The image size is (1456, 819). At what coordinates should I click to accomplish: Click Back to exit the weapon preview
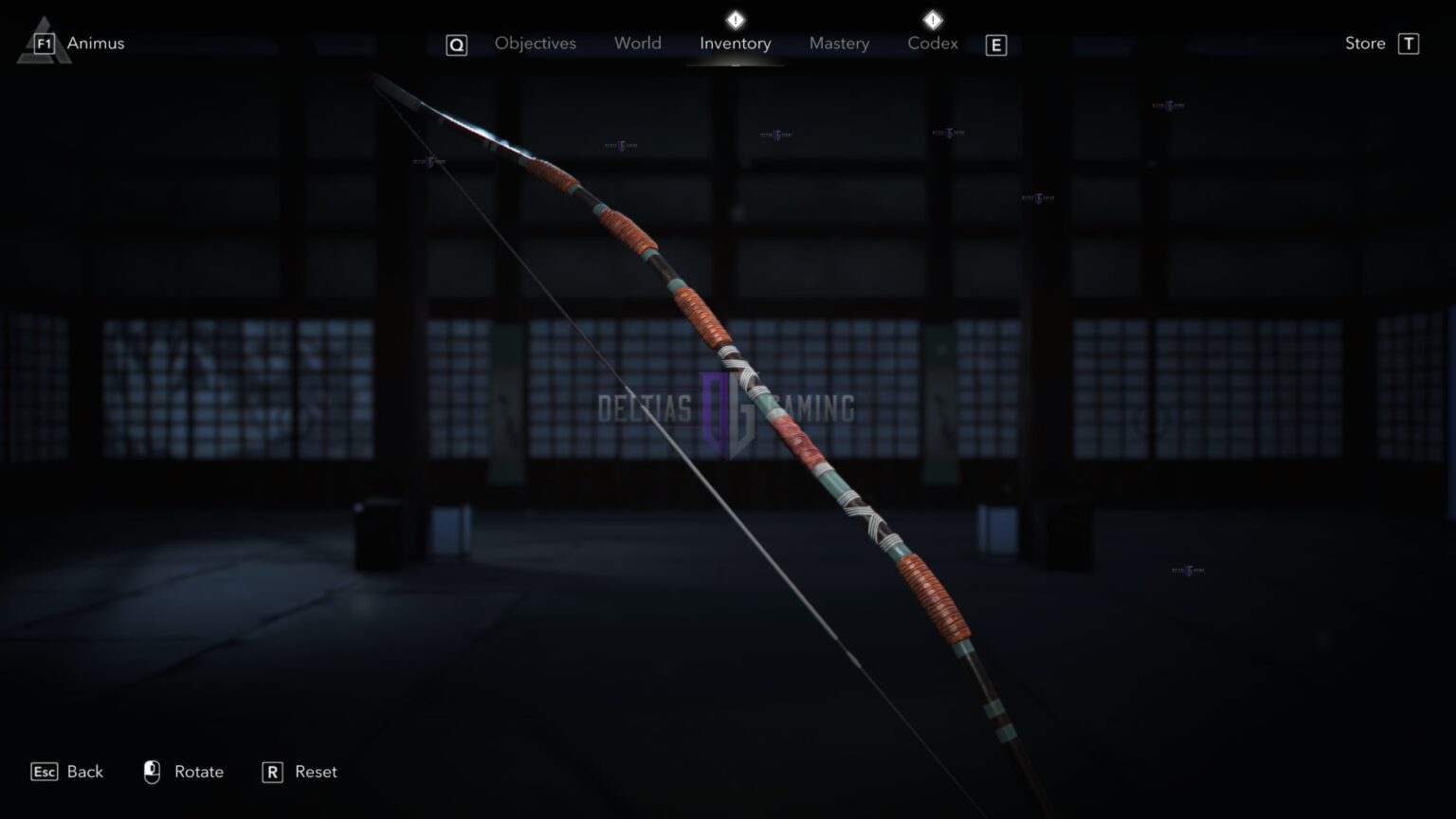click(x=83, y=772)
